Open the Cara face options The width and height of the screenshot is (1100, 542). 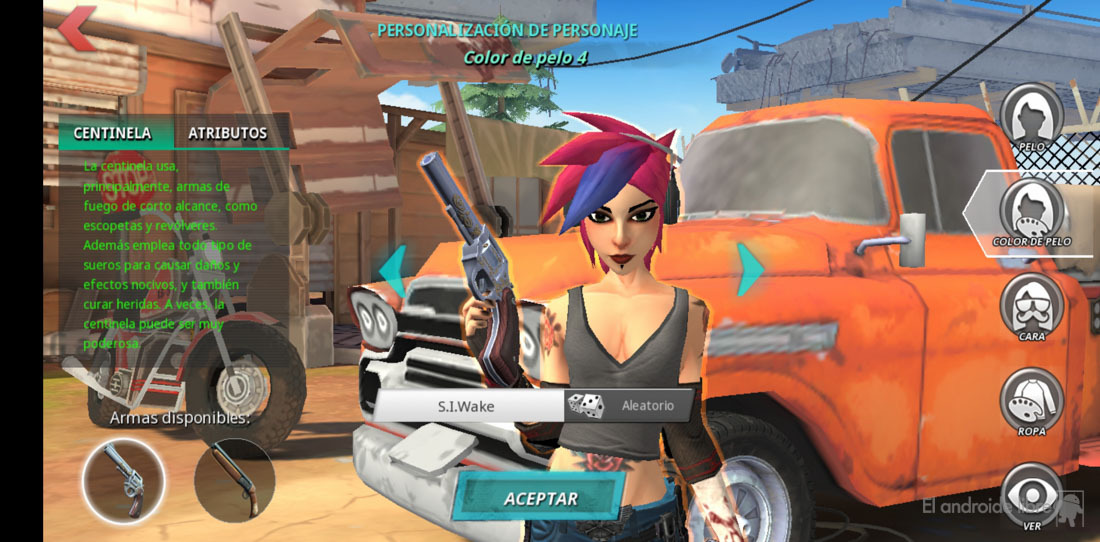click(1031, 304)
